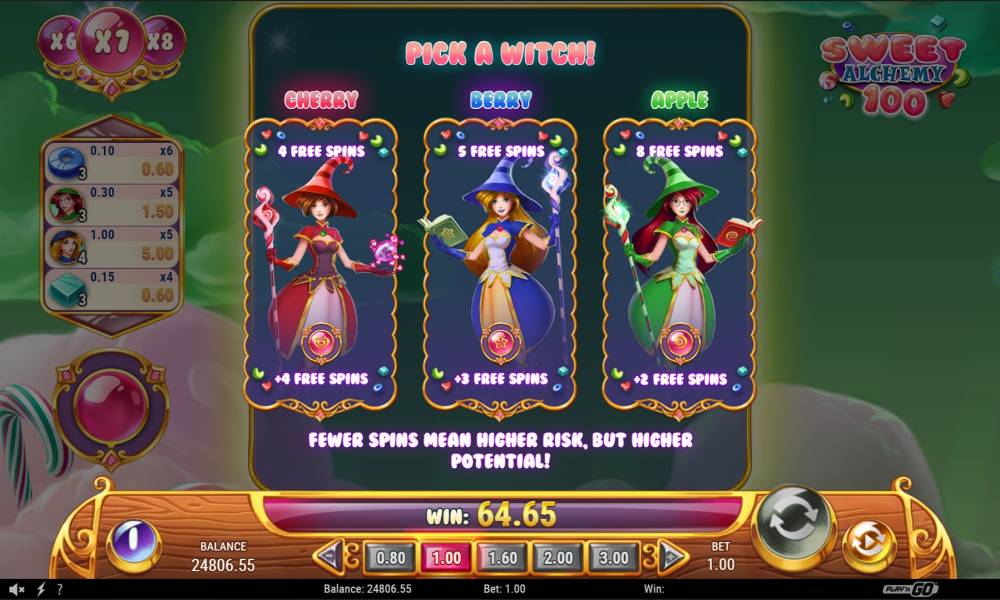Change the bet to 1.60

click(502, 556)
